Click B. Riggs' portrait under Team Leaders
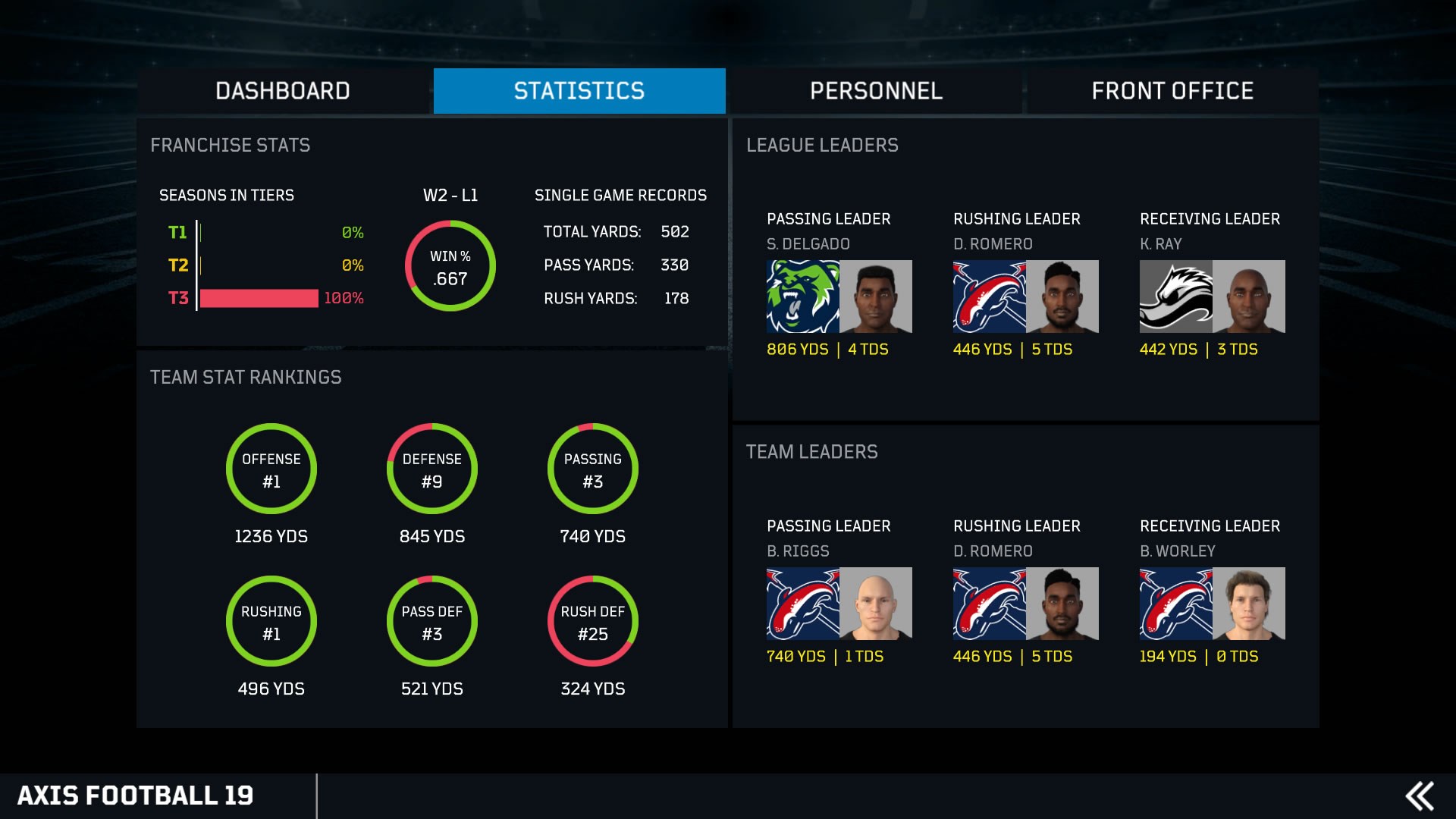The height and width of the screenshot is (819, 1456). 876,603
